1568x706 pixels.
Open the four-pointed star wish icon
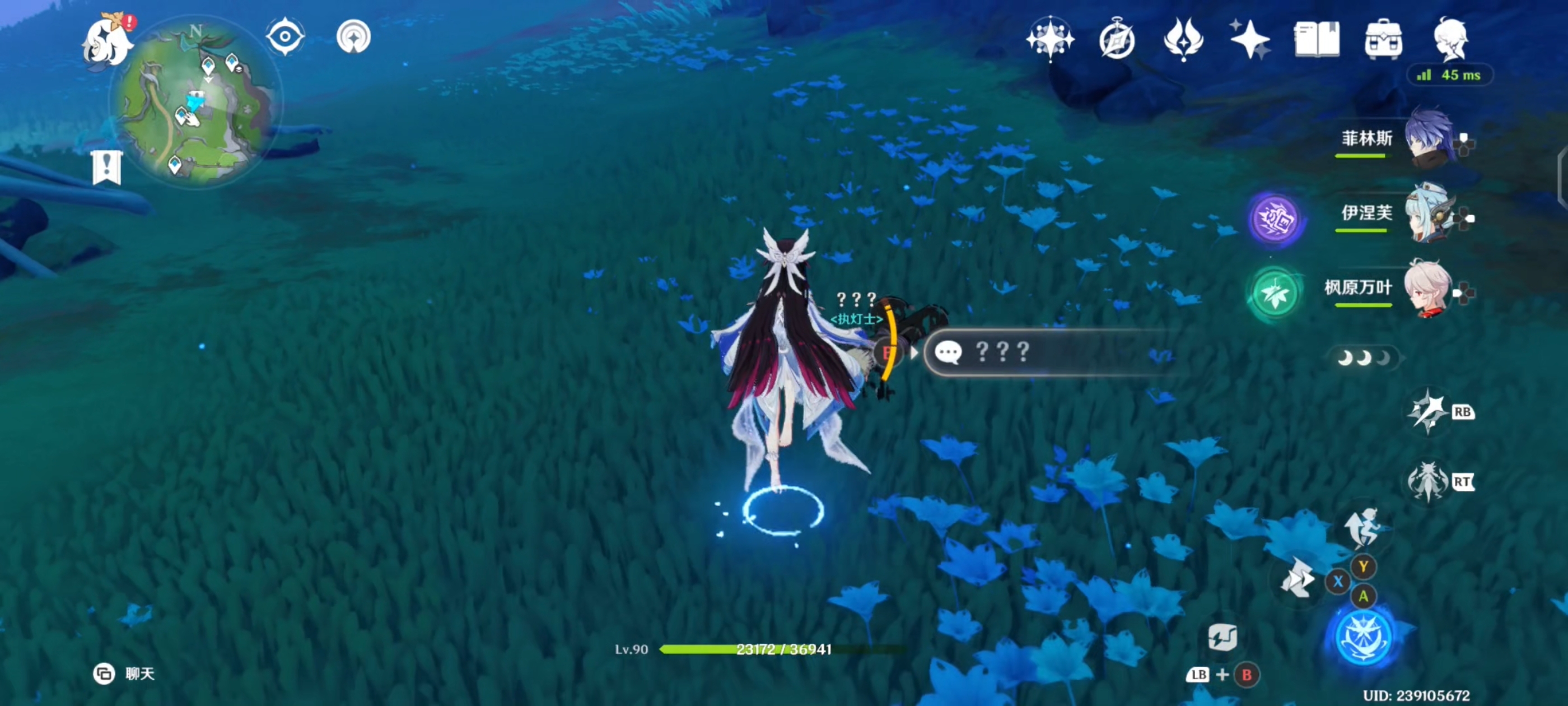pyautogui.click(x=1249, y=40)
